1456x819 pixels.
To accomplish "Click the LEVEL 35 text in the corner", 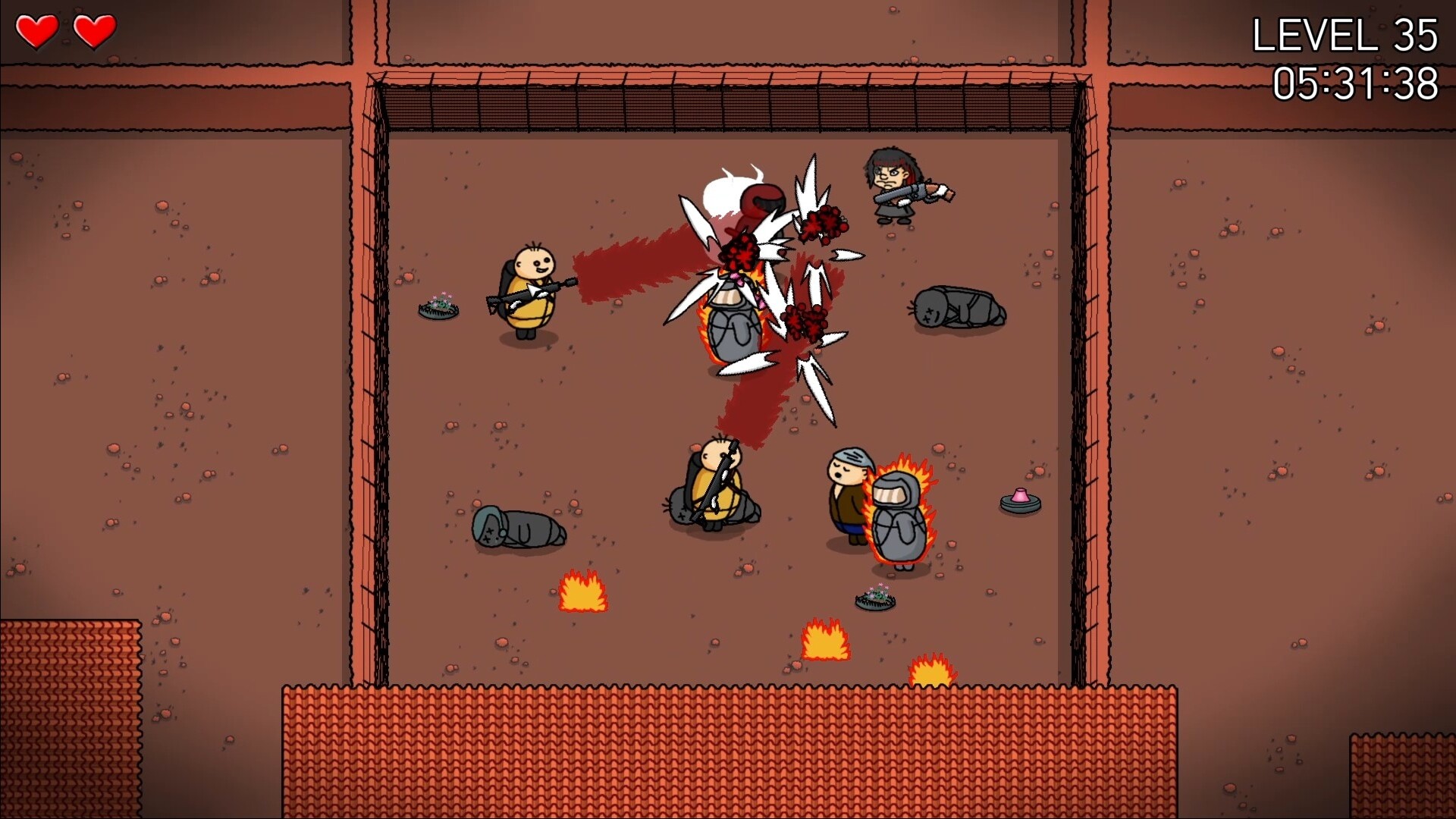I will click(x=1346, y=34).
